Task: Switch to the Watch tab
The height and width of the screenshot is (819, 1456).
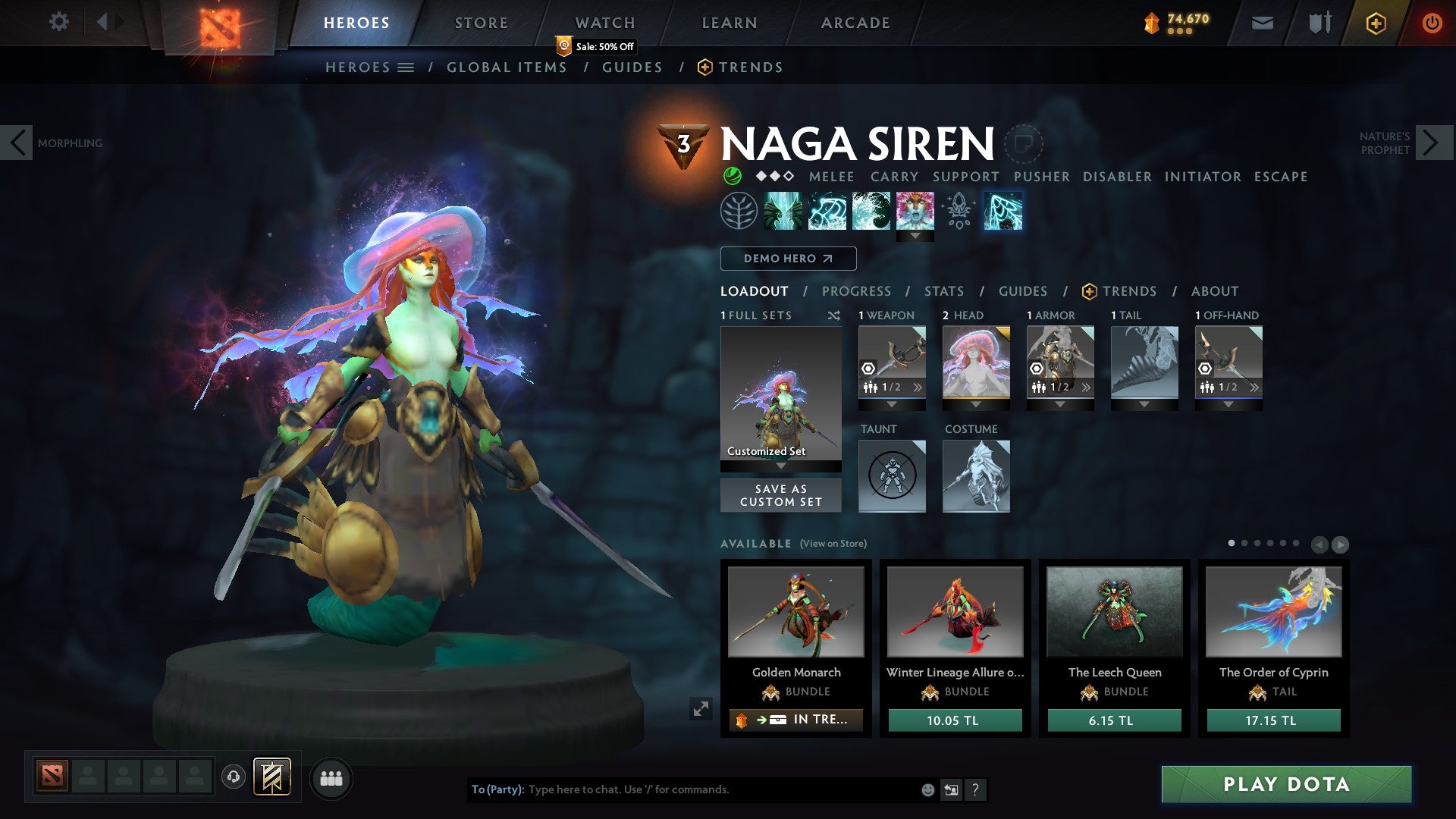Action: point(604,23)
